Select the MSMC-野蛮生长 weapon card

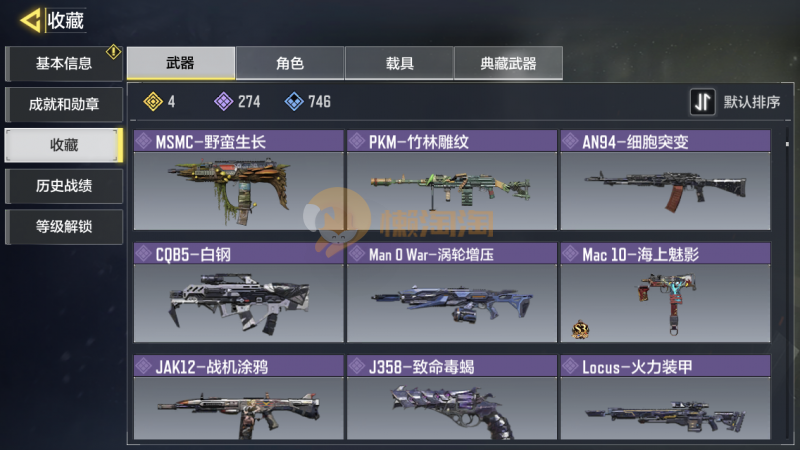[238, 184]
